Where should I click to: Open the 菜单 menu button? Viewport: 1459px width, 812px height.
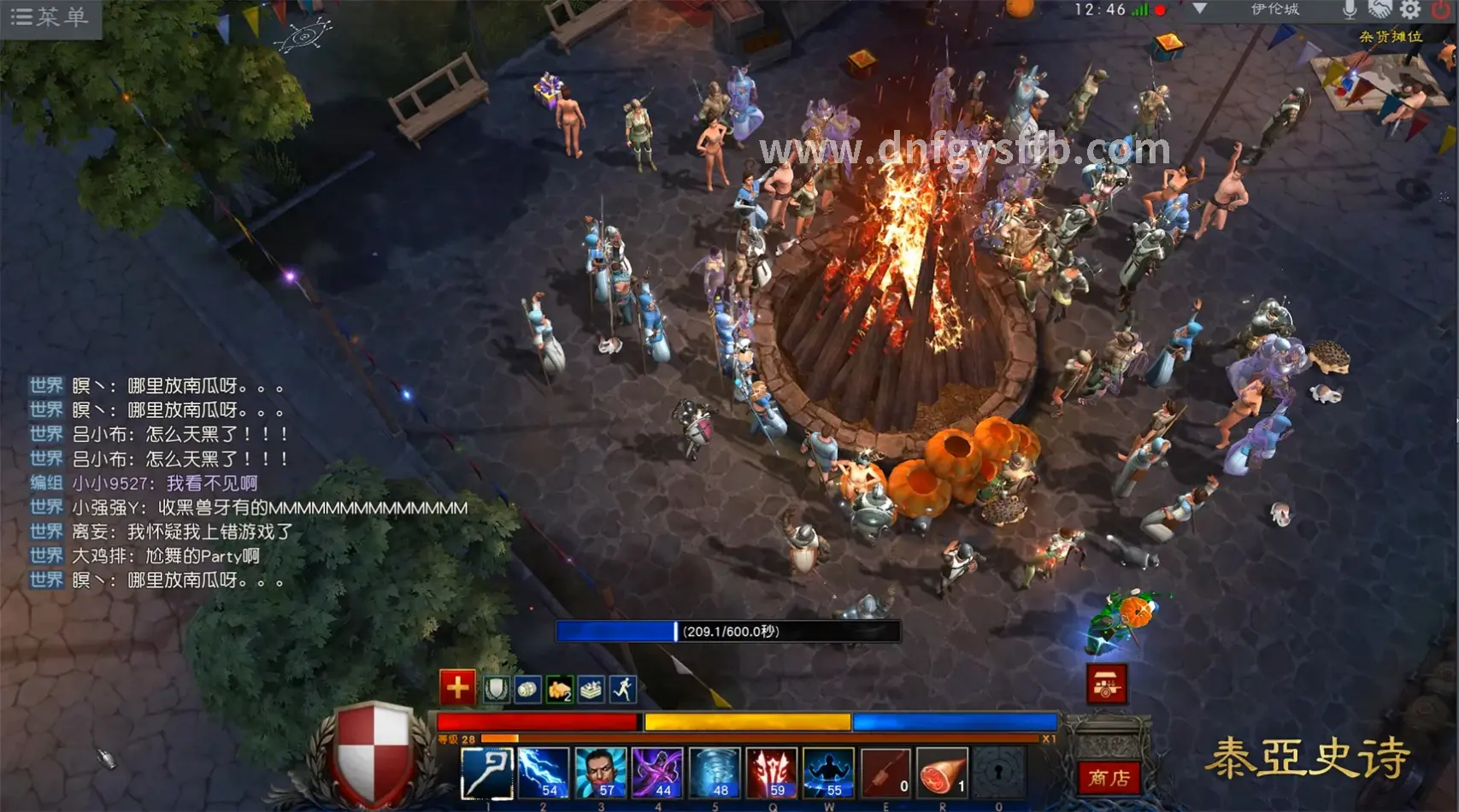50,17
